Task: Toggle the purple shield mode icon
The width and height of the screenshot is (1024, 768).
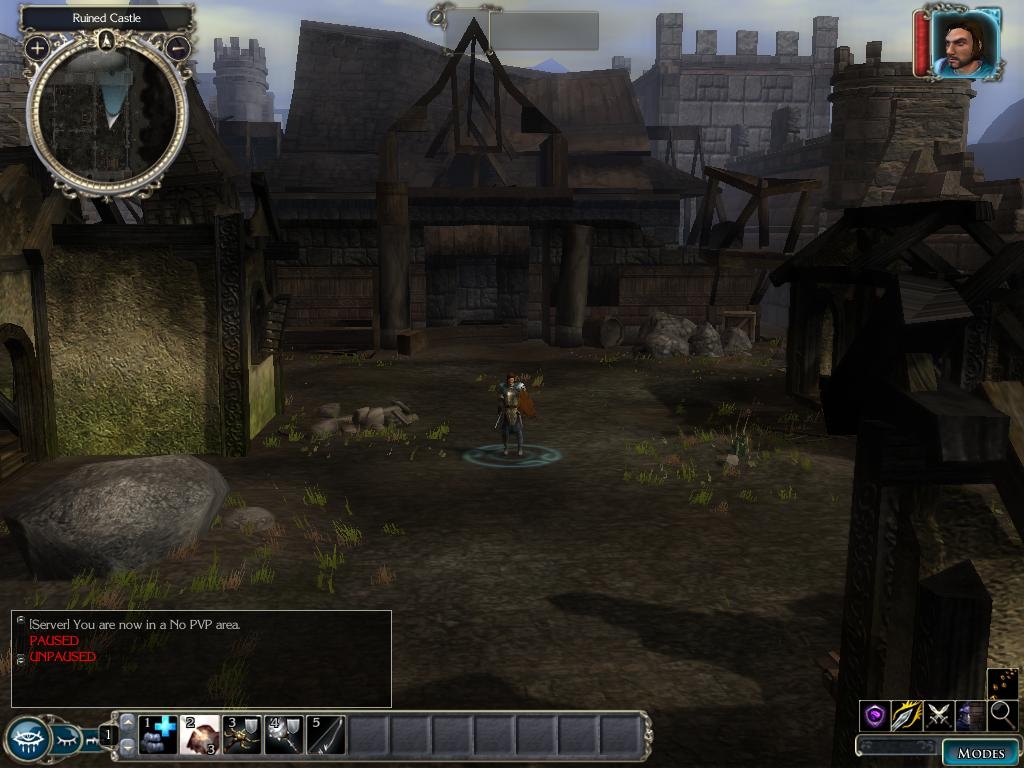Action: 875,715
